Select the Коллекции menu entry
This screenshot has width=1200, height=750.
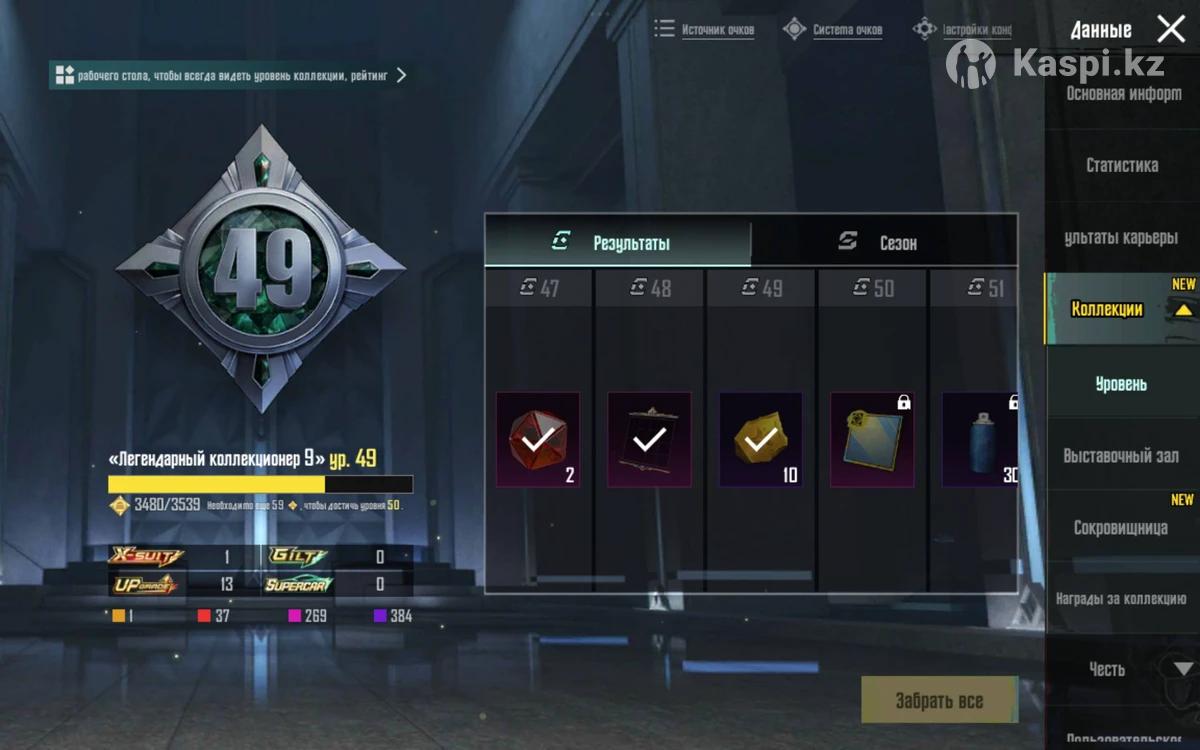(x=1107, y=309)
